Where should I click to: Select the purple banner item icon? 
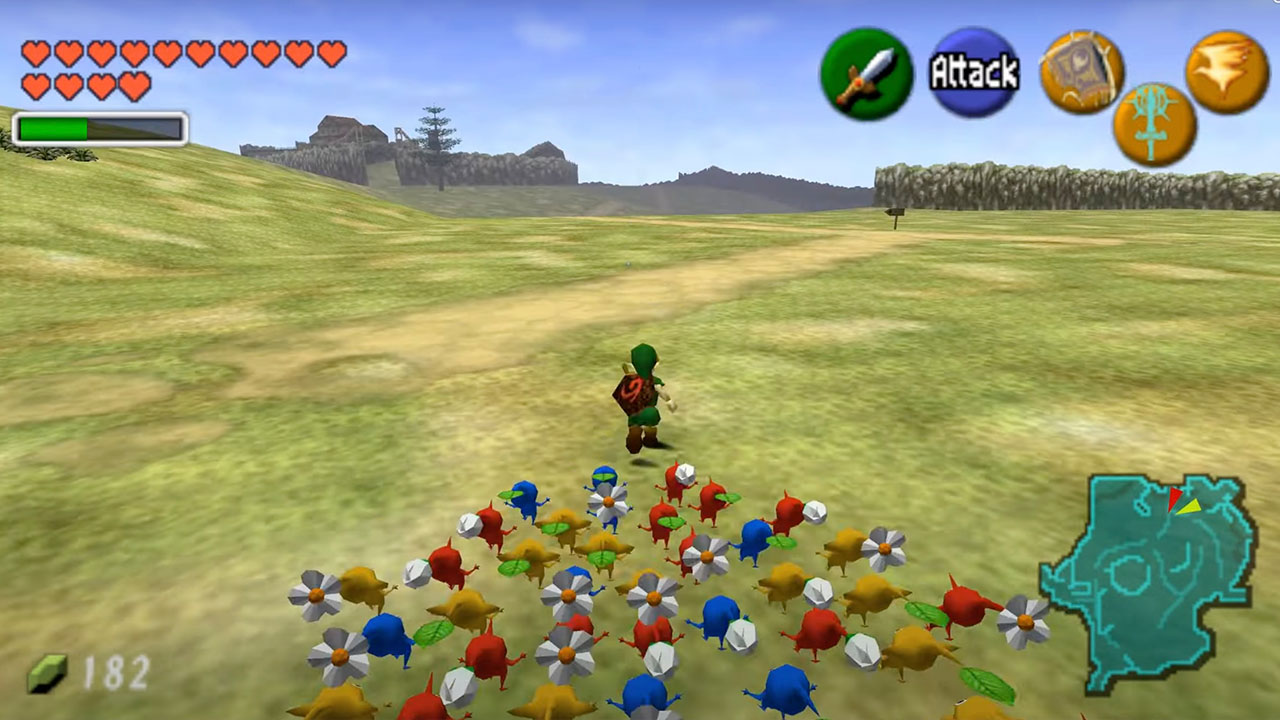click(x=1081, y=70)
